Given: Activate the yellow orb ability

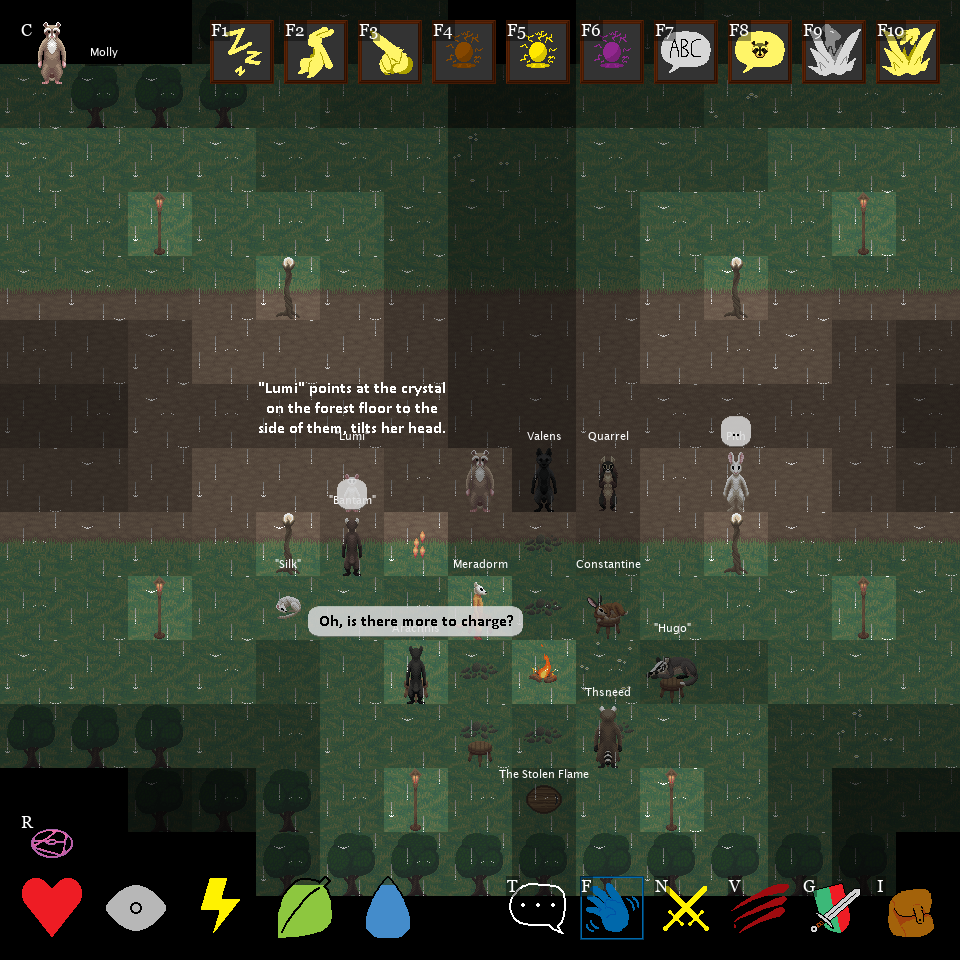Looking at the screenshot, I should point(537,51).
